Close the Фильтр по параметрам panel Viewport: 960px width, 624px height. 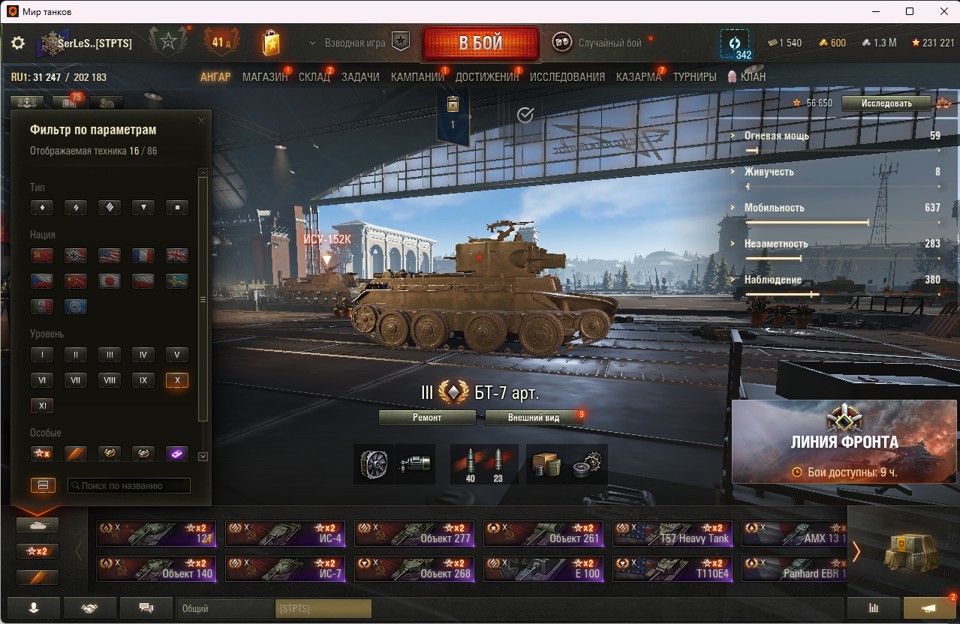pos(201,121)
